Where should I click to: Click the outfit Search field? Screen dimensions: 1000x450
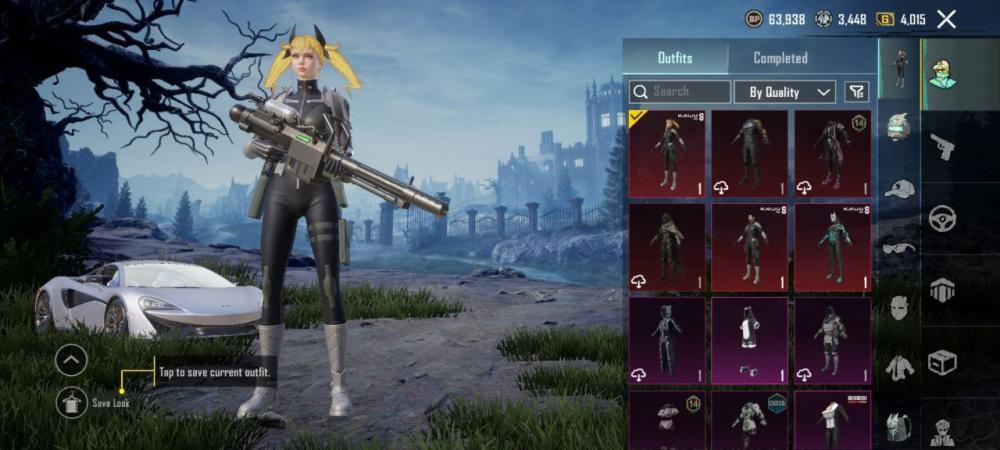680,92
